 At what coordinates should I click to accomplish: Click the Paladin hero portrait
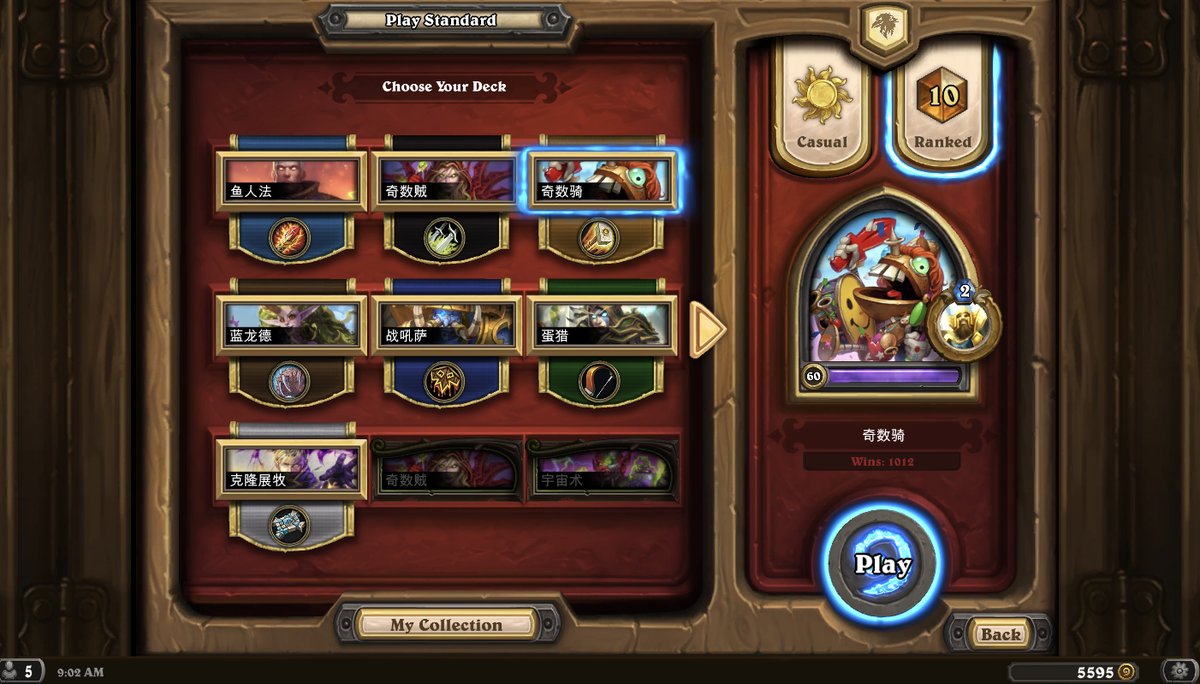[x=882, y=300]
